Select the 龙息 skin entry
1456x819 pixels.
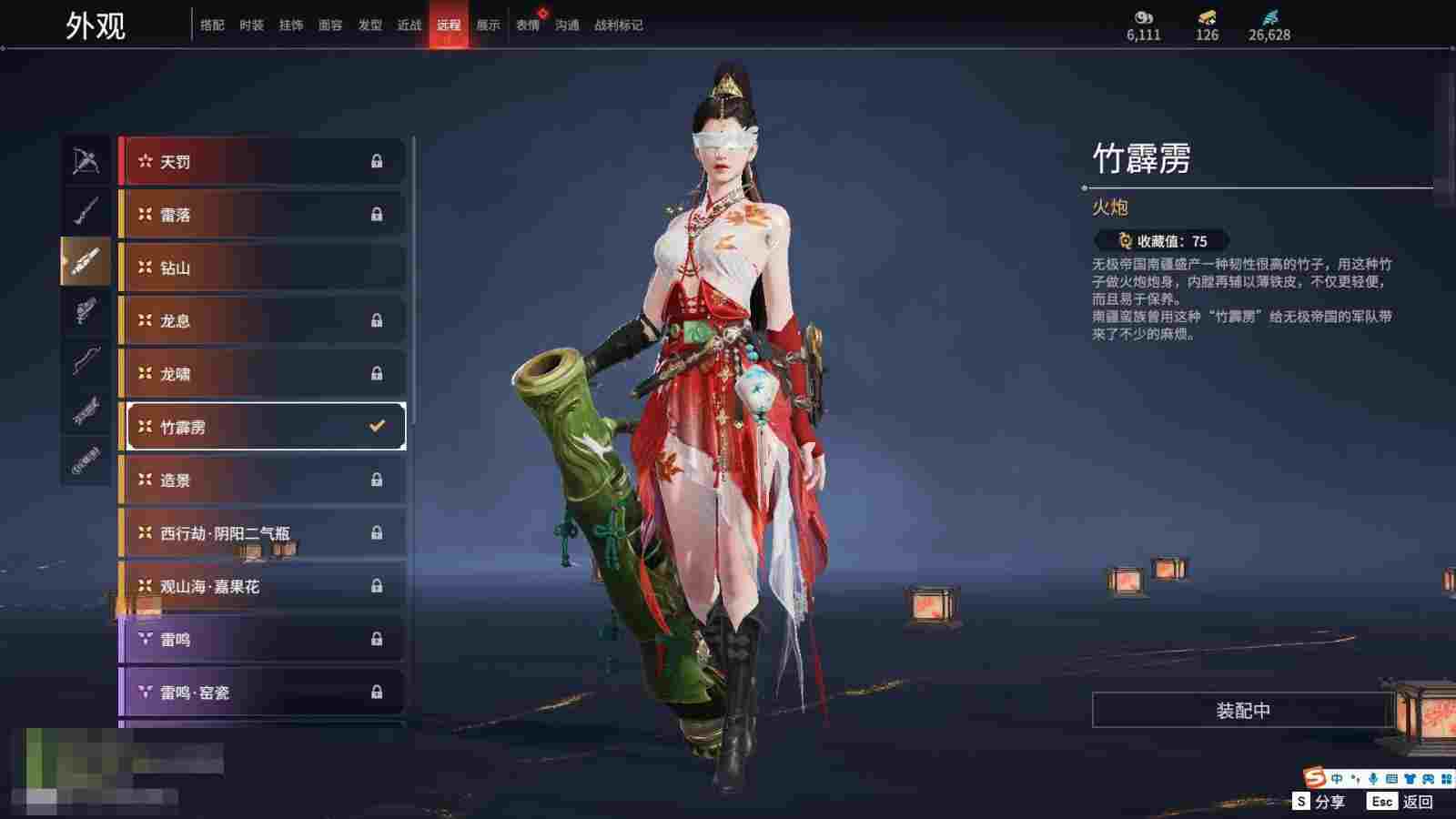point(262,320)
